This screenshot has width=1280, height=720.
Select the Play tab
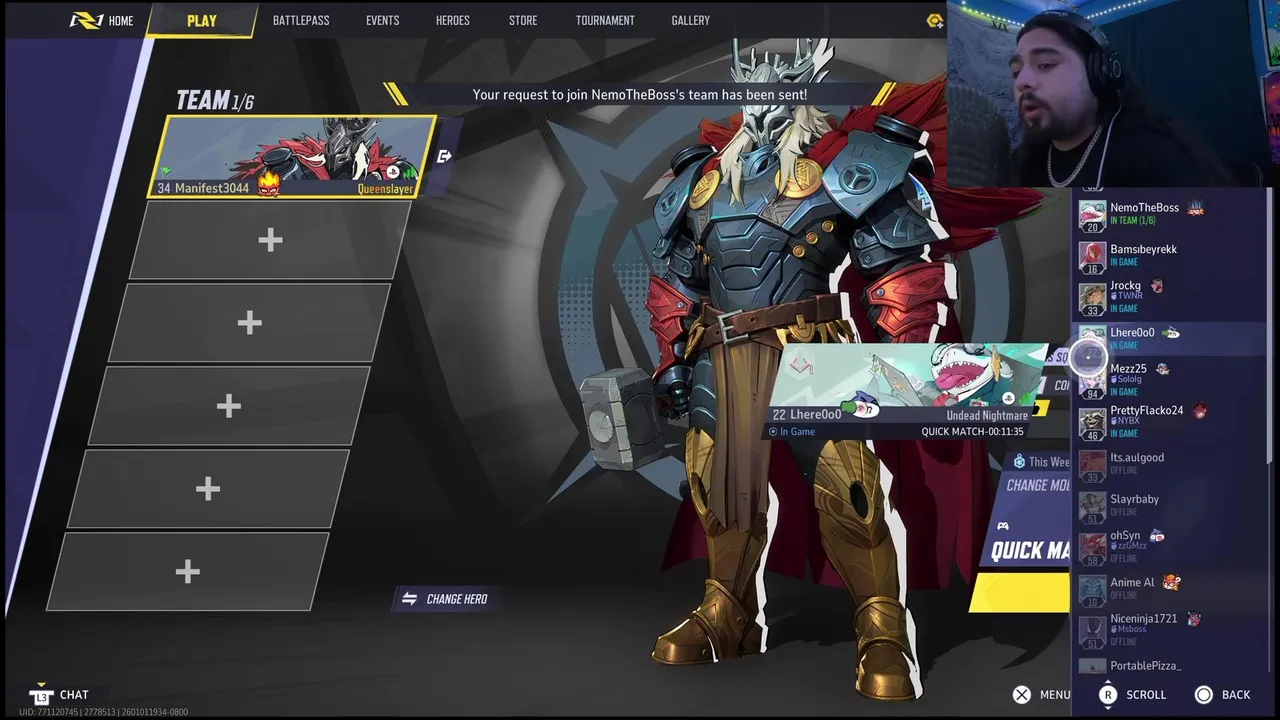coord(201,20)
